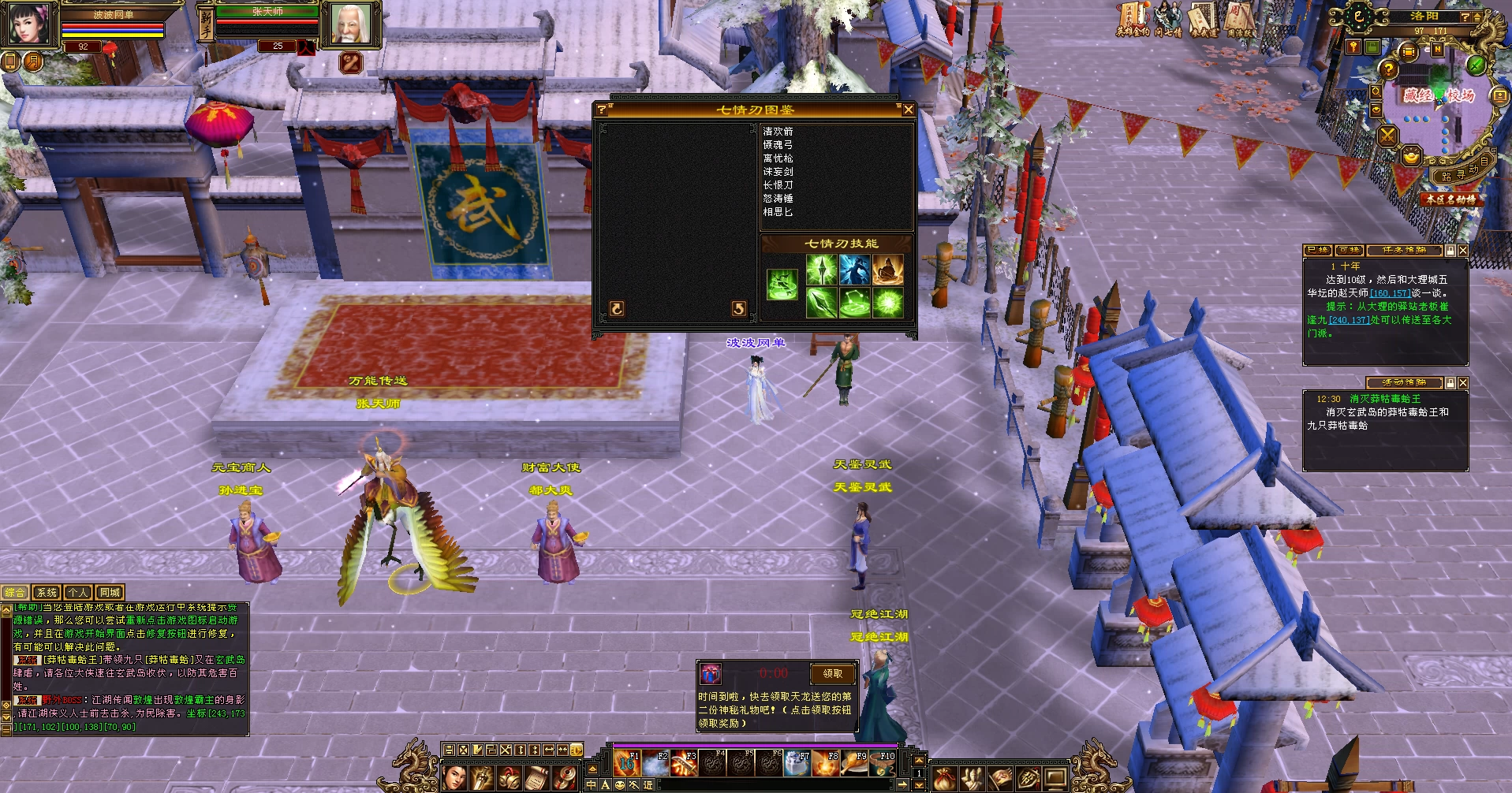Close the 七情刃图鉴 window
1512x793 pixels.
pos(908,110)
